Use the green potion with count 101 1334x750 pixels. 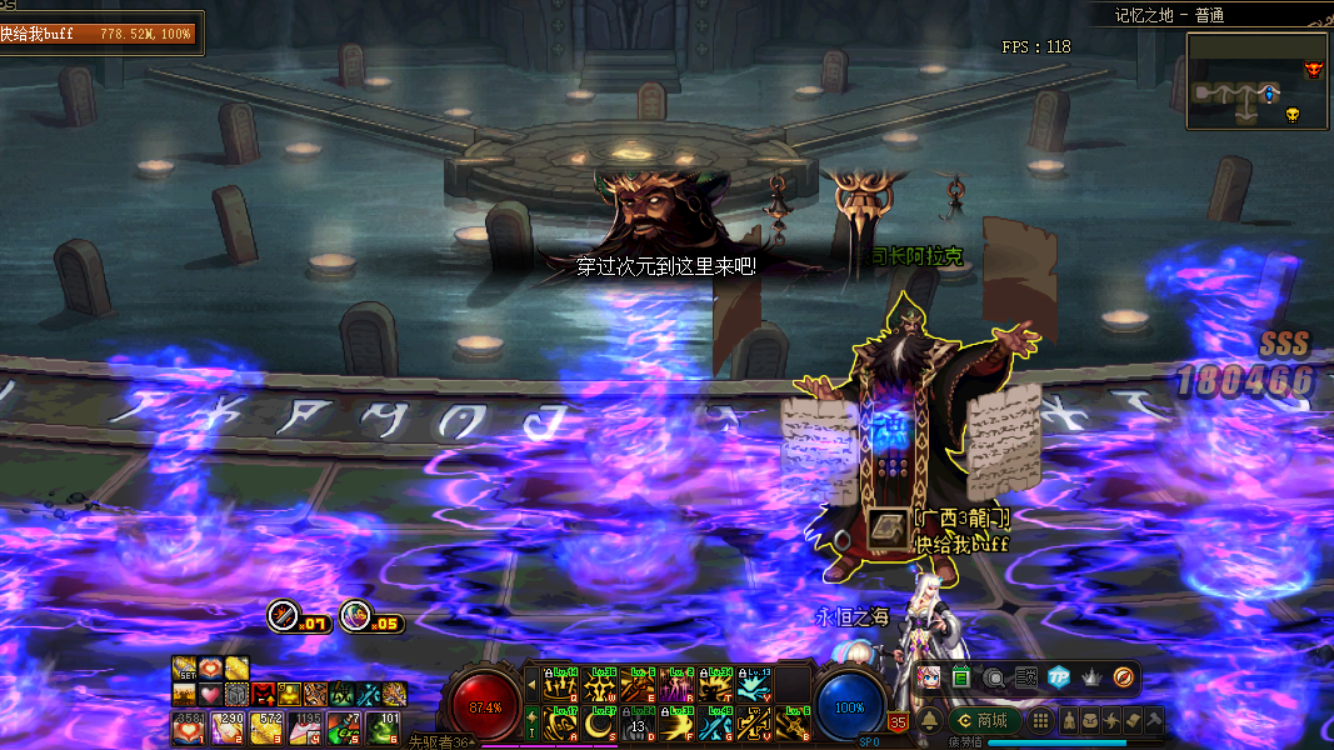point(382,729)
